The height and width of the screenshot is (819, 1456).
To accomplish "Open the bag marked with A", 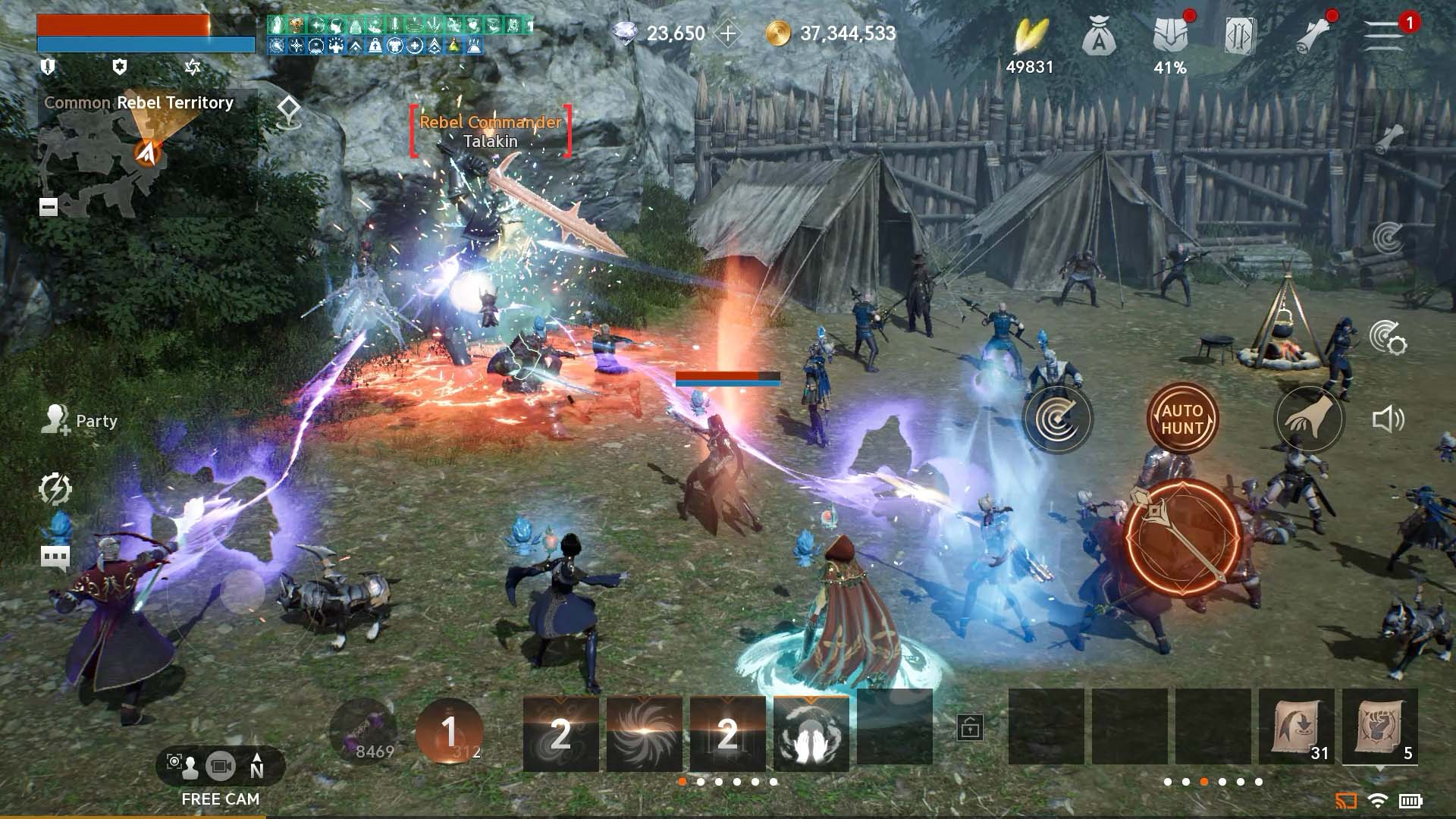I will tap(1099, 36).
